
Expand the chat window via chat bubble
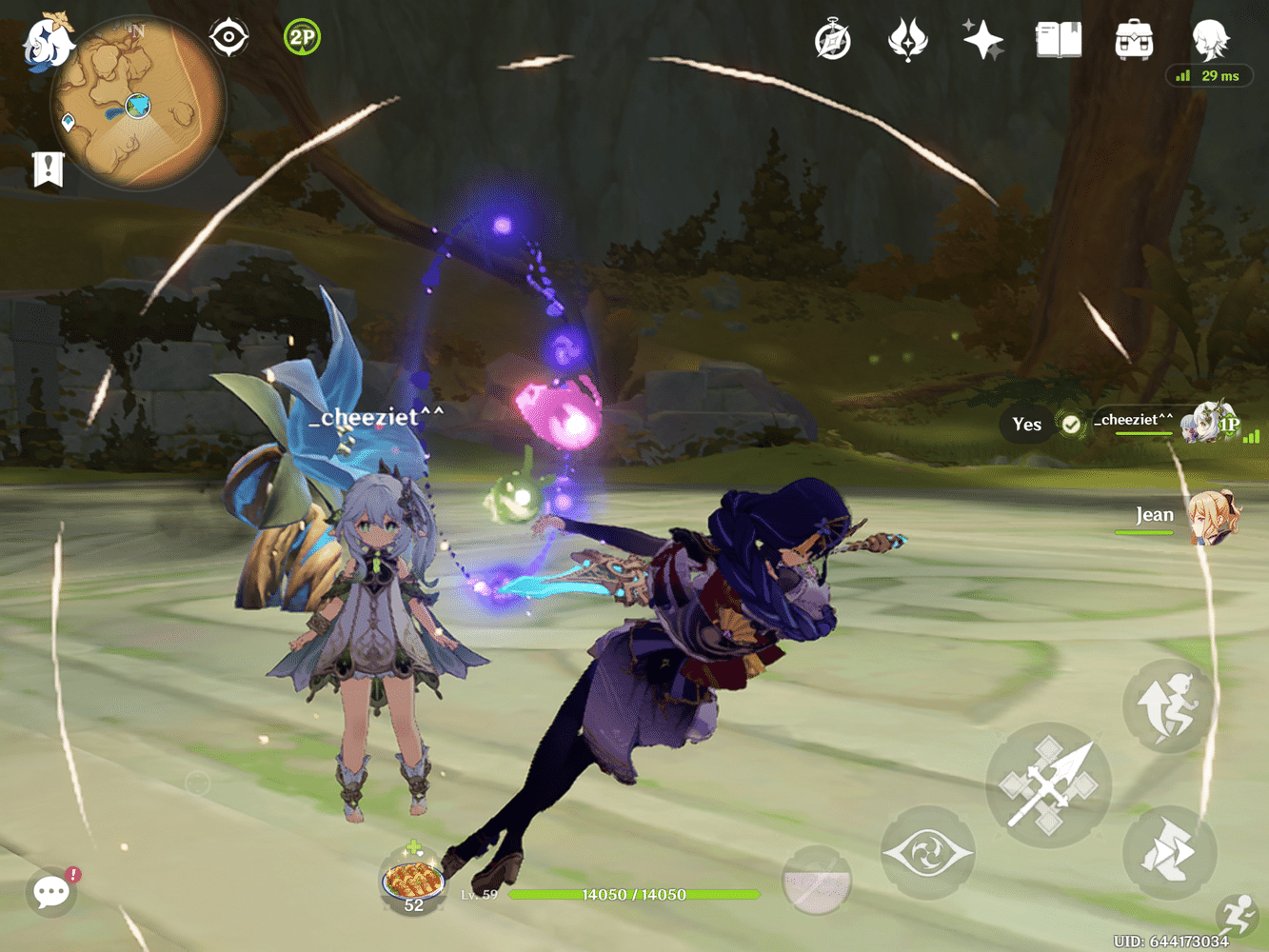tap(50, 893)
